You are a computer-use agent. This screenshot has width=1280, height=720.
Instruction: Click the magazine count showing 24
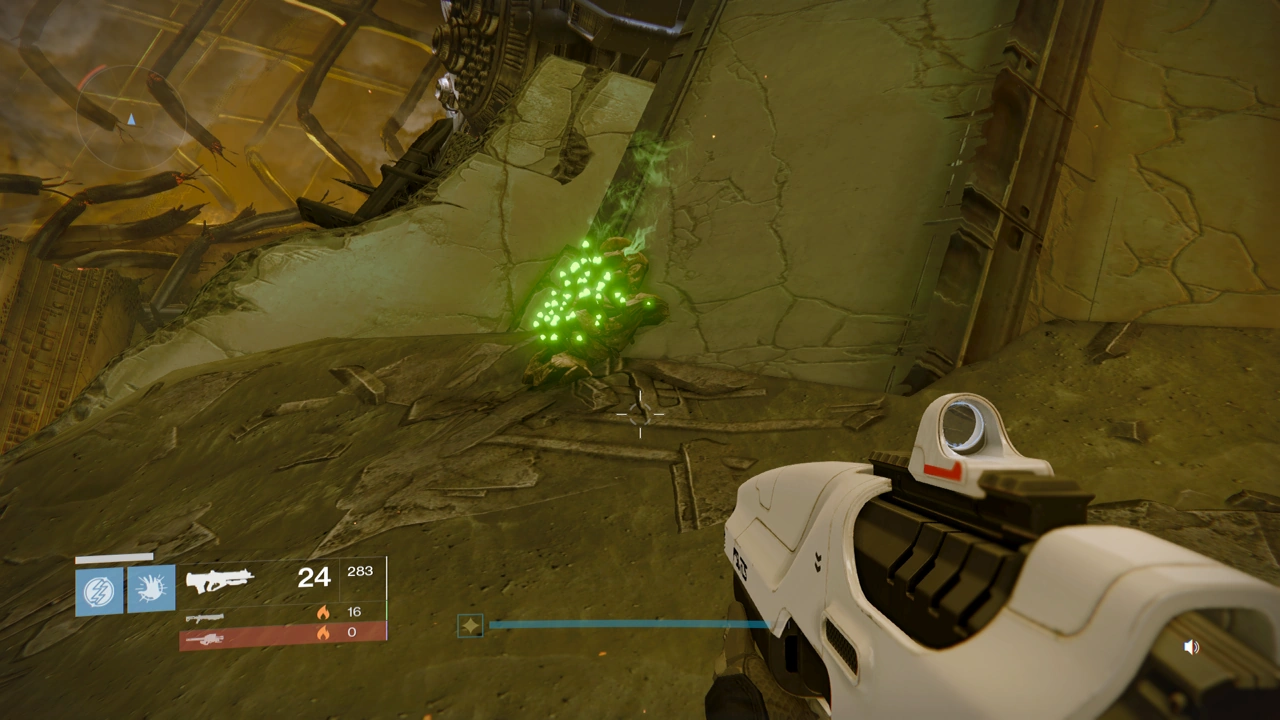tap(314, 577)
